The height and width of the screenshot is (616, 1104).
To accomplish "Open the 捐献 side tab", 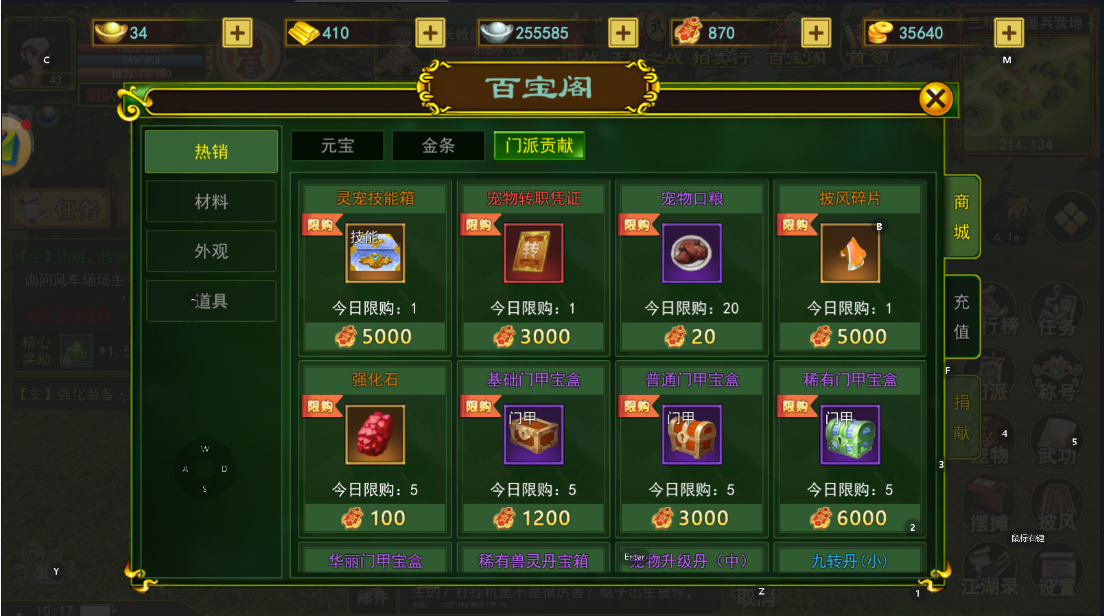I will (961, 416).
